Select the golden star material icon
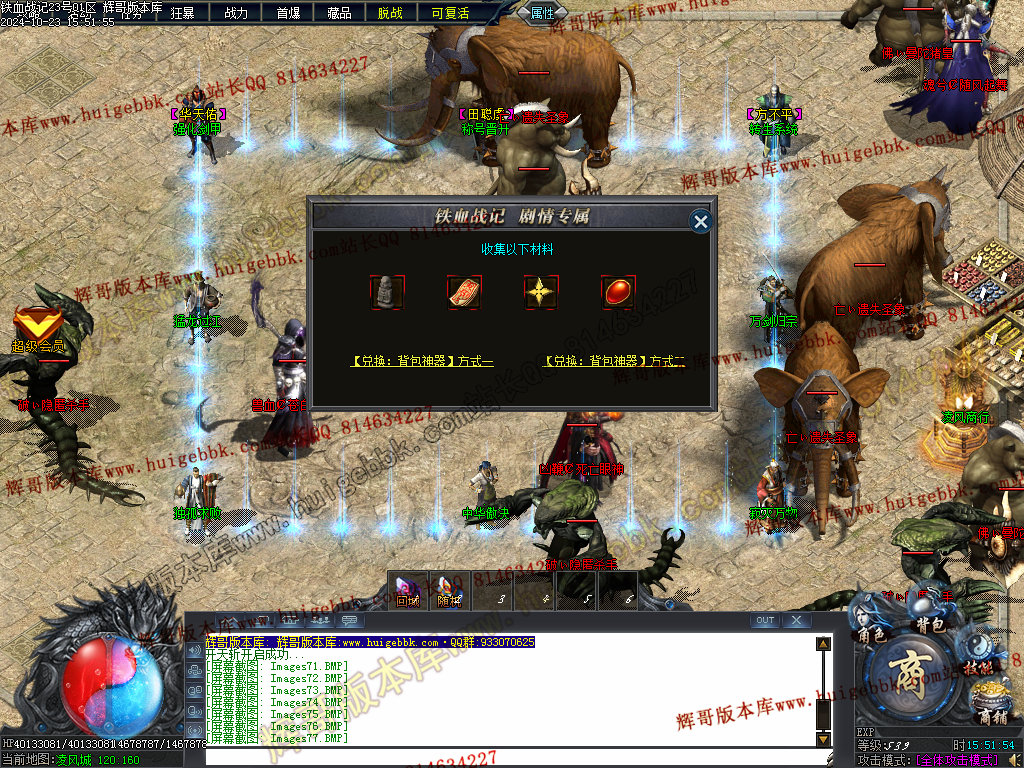This screenshot has width=1024, height=768. tap(541, 292)
